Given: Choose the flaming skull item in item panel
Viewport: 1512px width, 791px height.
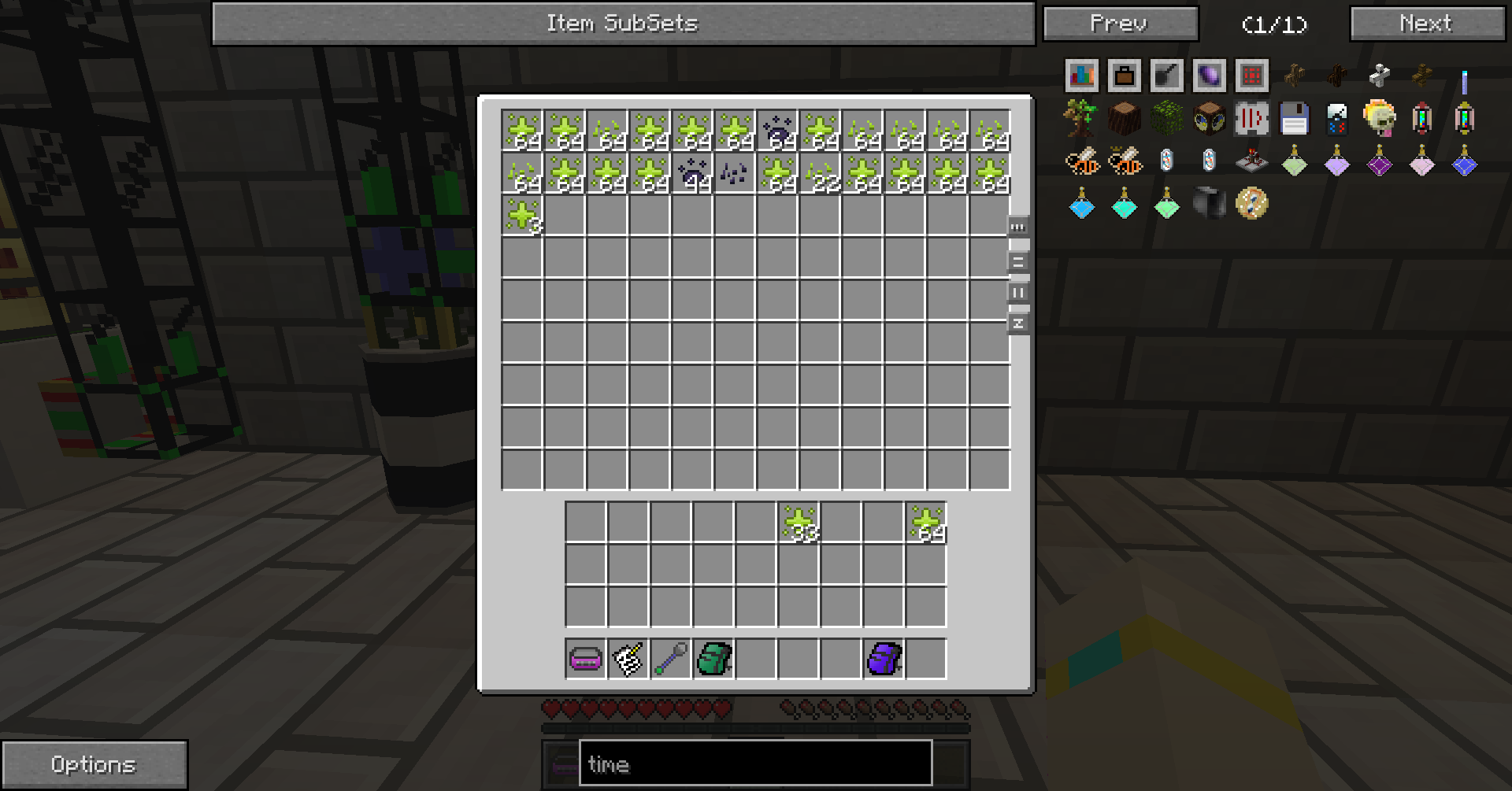Looking at the screenshot, I should click(x=1379, y=118).
